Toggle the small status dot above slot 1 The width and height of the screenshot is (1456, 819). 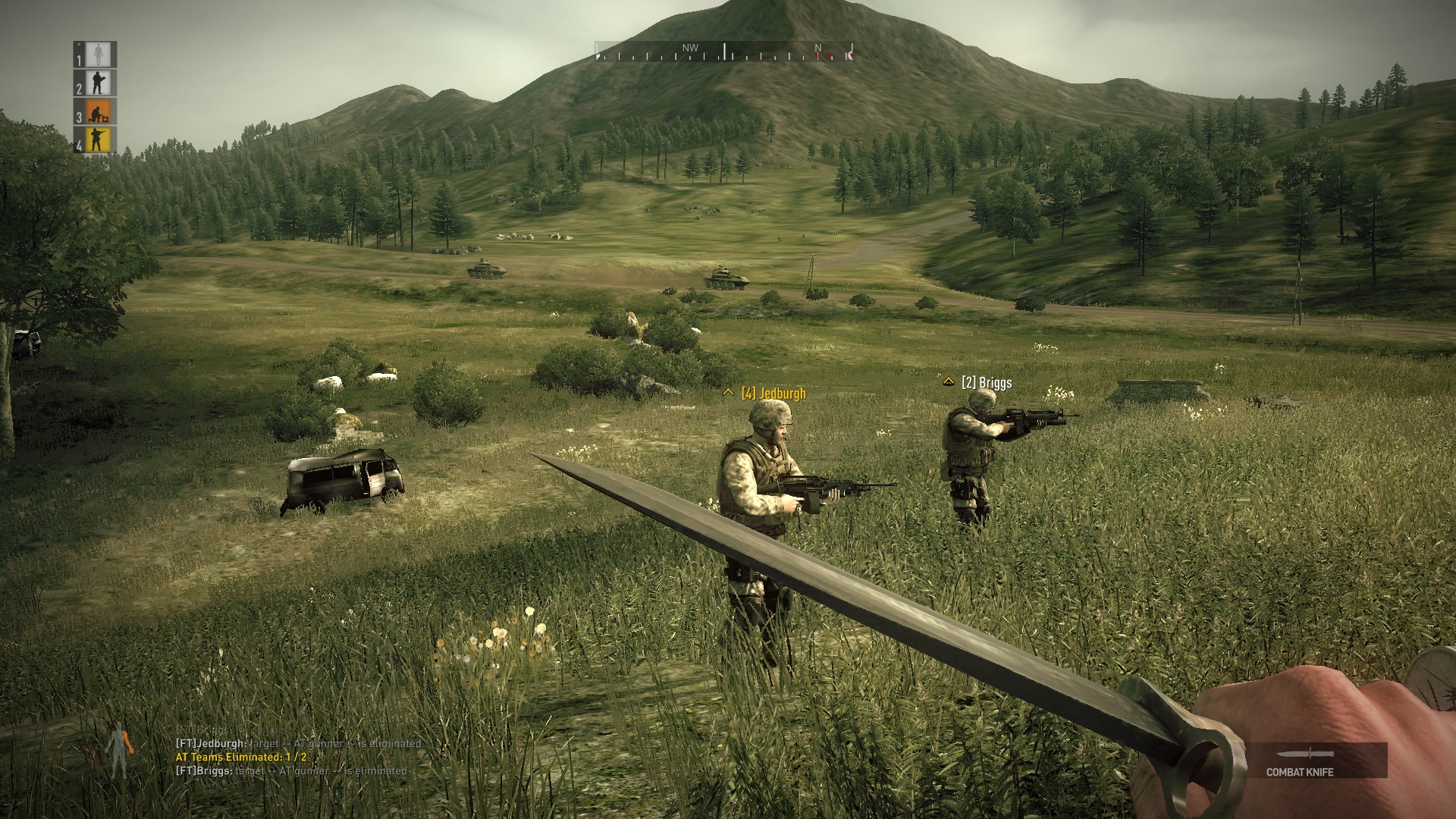point(80,44)
